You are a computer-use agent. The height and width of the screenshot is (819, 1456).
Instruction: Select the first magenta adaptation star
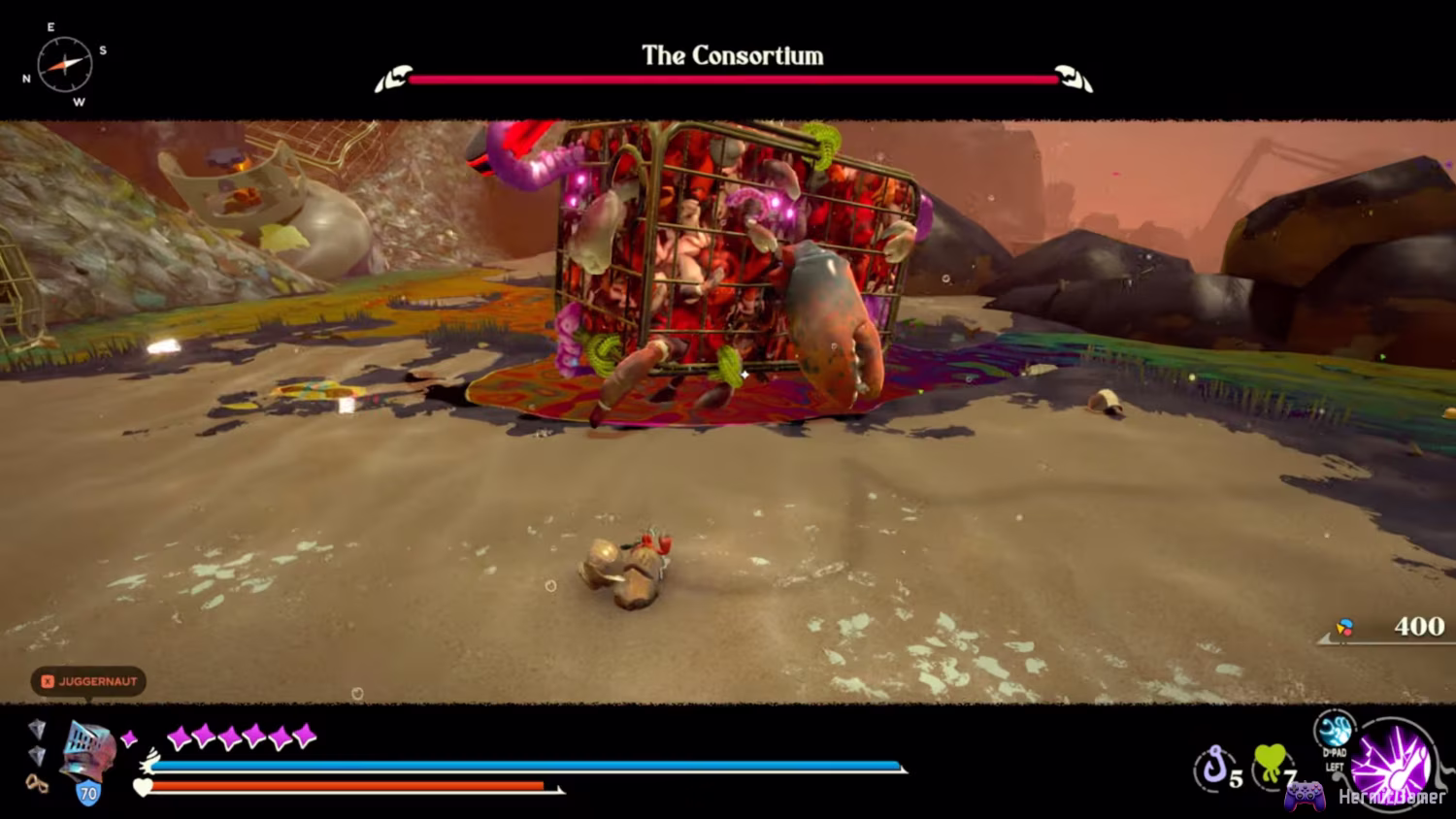[x=180, y=737]
